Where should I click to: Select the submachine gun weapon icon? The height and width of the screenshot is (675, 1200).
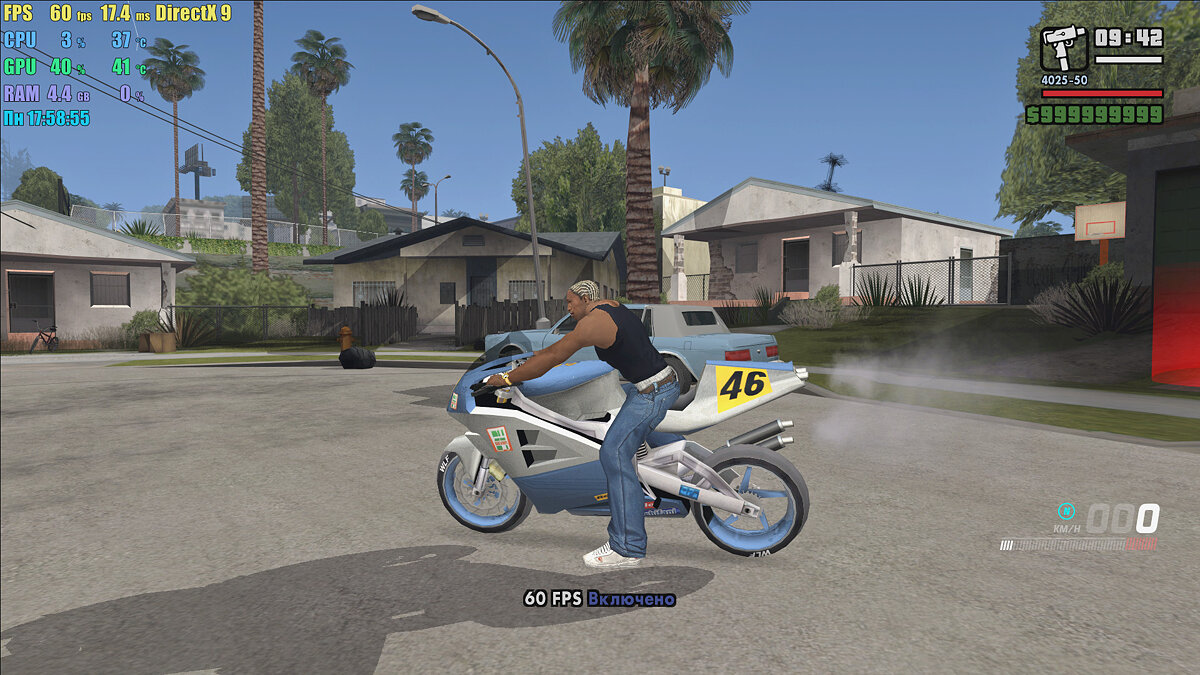pyautogui.click(x=1063, y=47)
